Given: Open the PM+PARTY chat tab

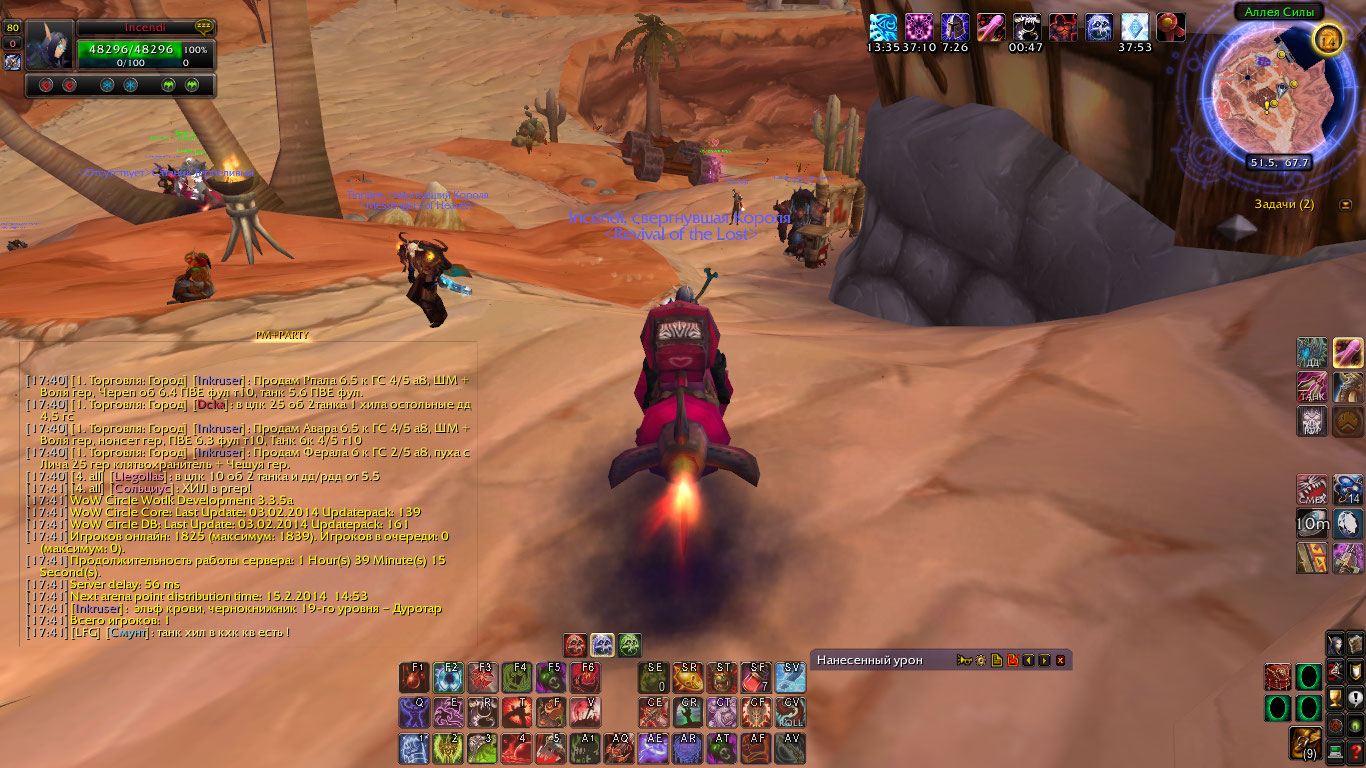Looking at the screenshot, I should pyautogui.click(x=282, y=336).
